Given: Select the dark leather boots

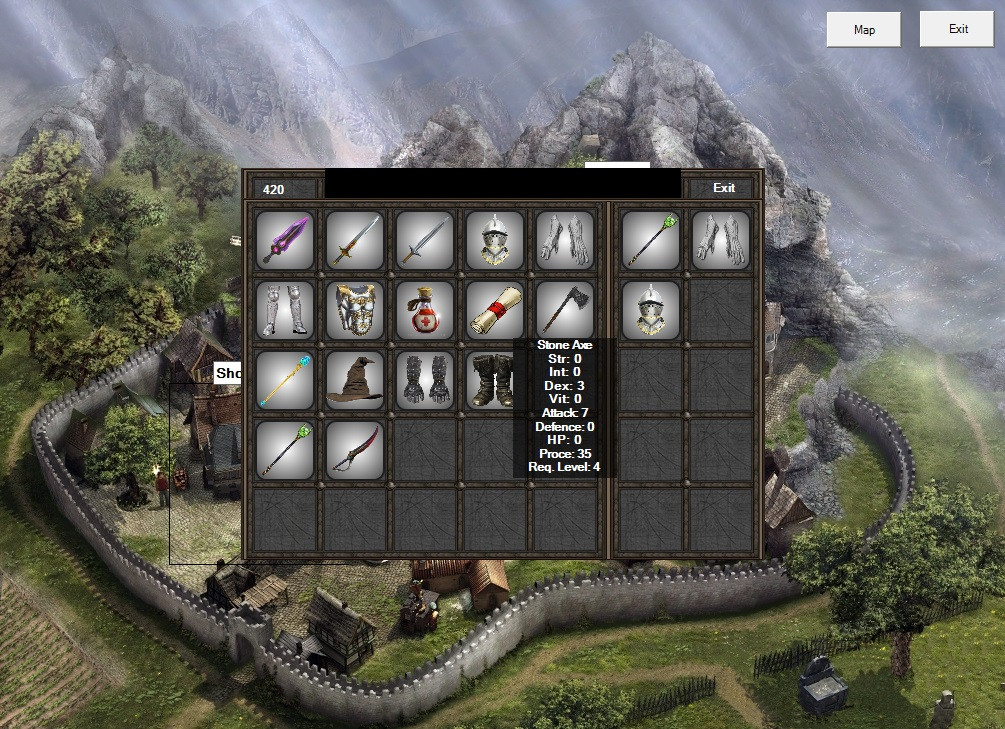Looking at the screenshot, I should pyautogui.click(x=492, y=380).
